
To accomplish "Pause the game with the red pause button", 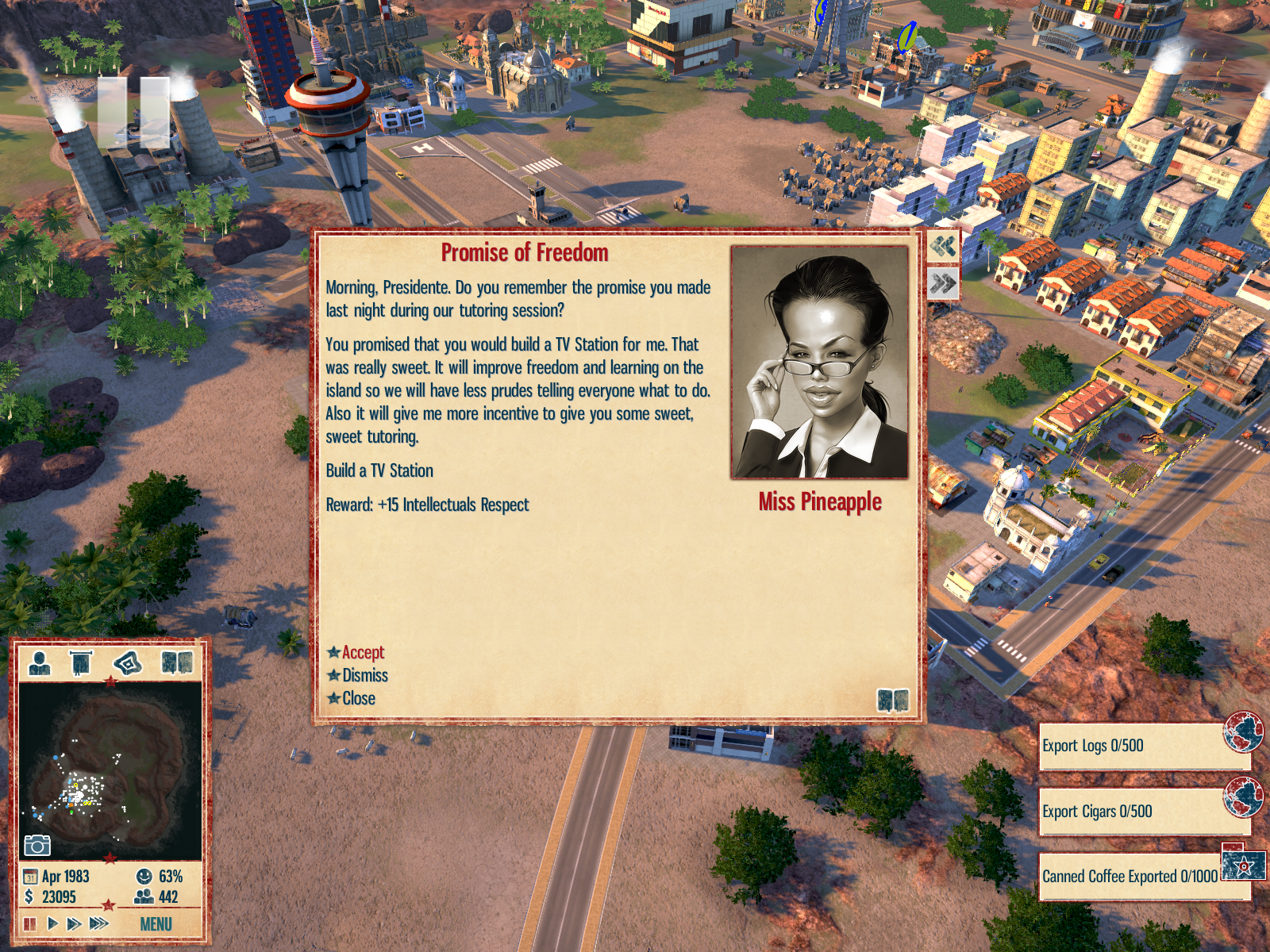I will pyautogui.click(x=30, y=923).
